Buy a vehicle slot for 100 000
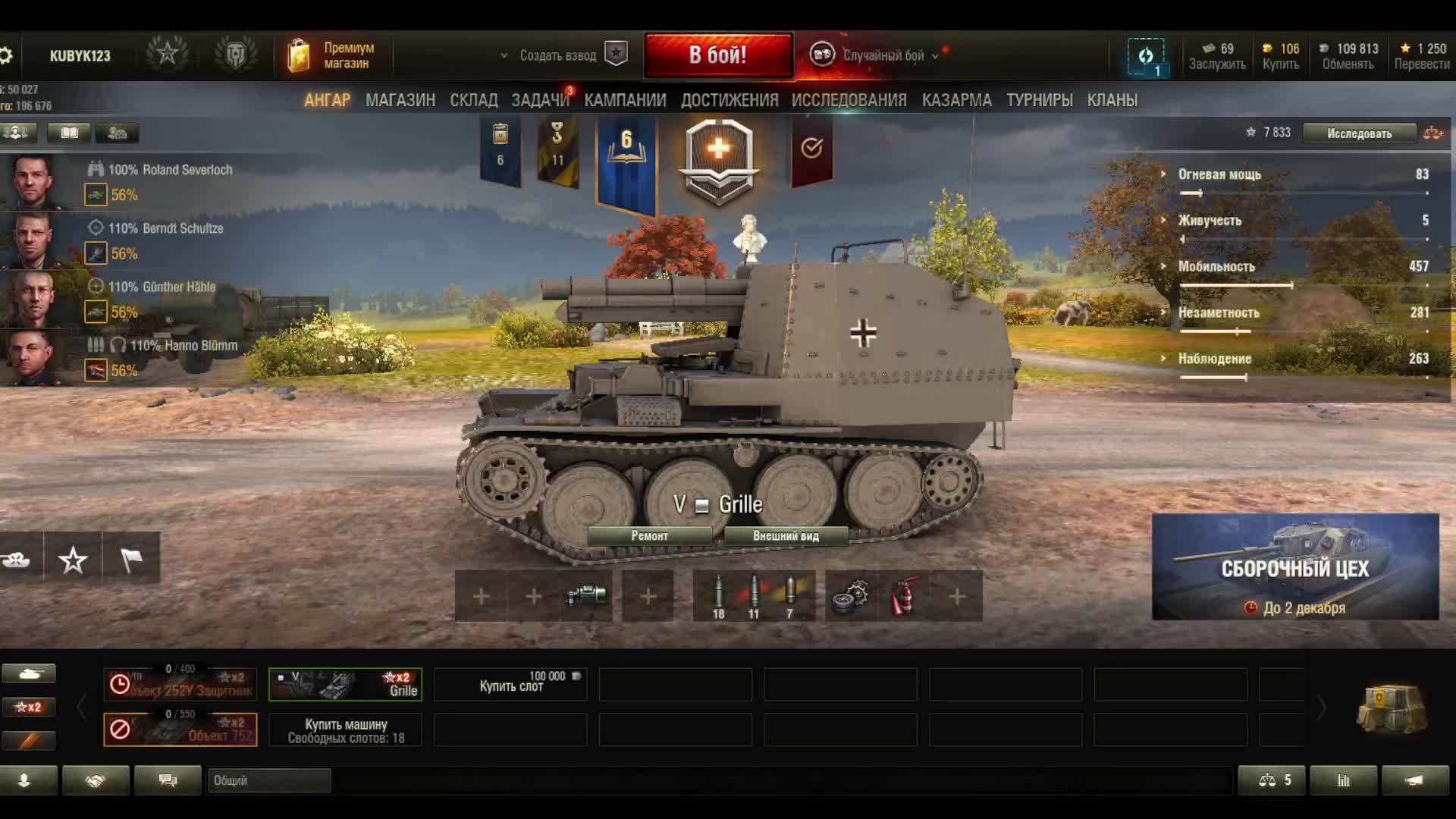1456x819 pixels. point(510,684)
